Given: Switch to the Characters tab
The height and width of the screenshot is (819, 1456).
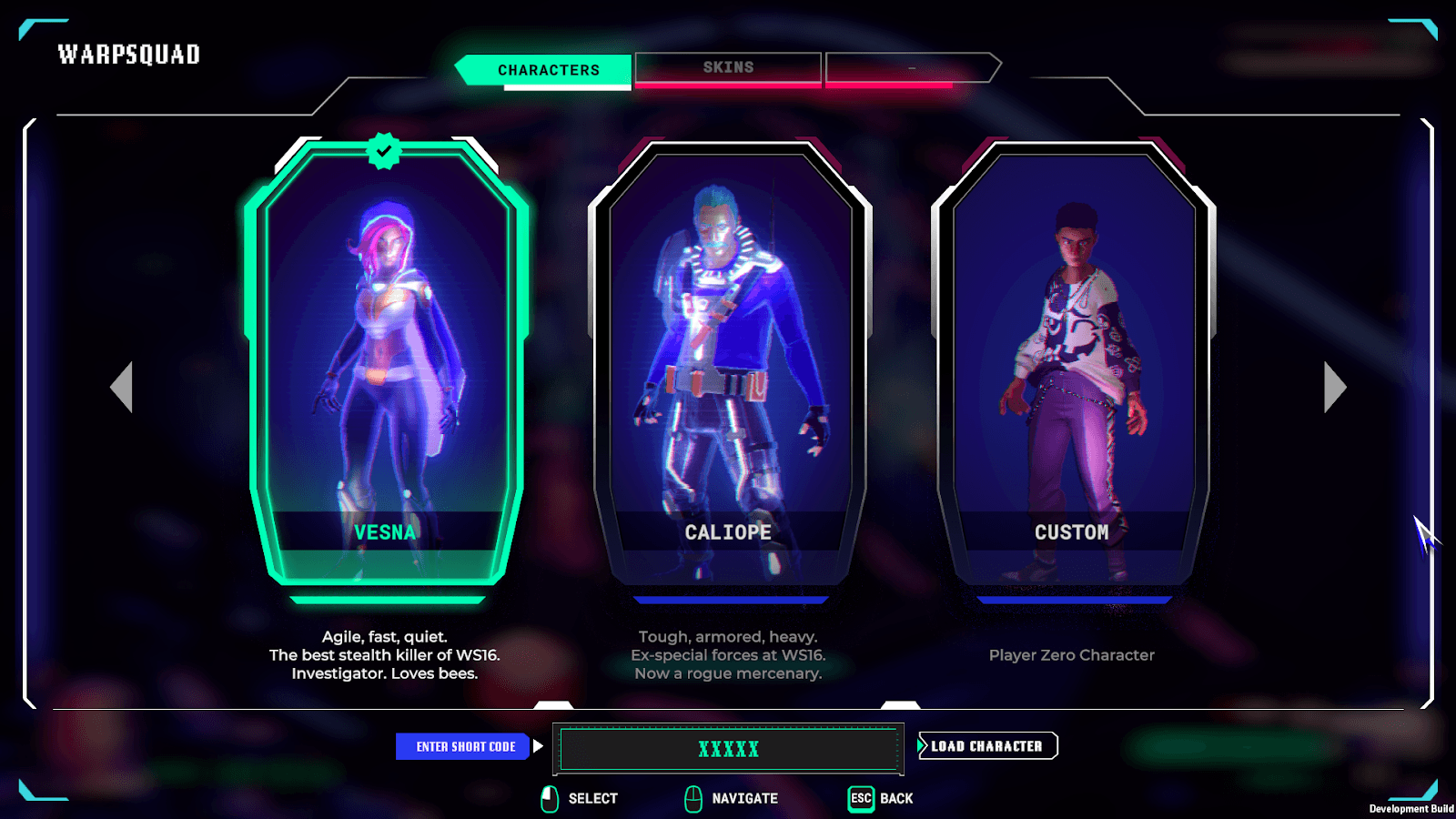Looking at the screenshot, I should (548, 70).
